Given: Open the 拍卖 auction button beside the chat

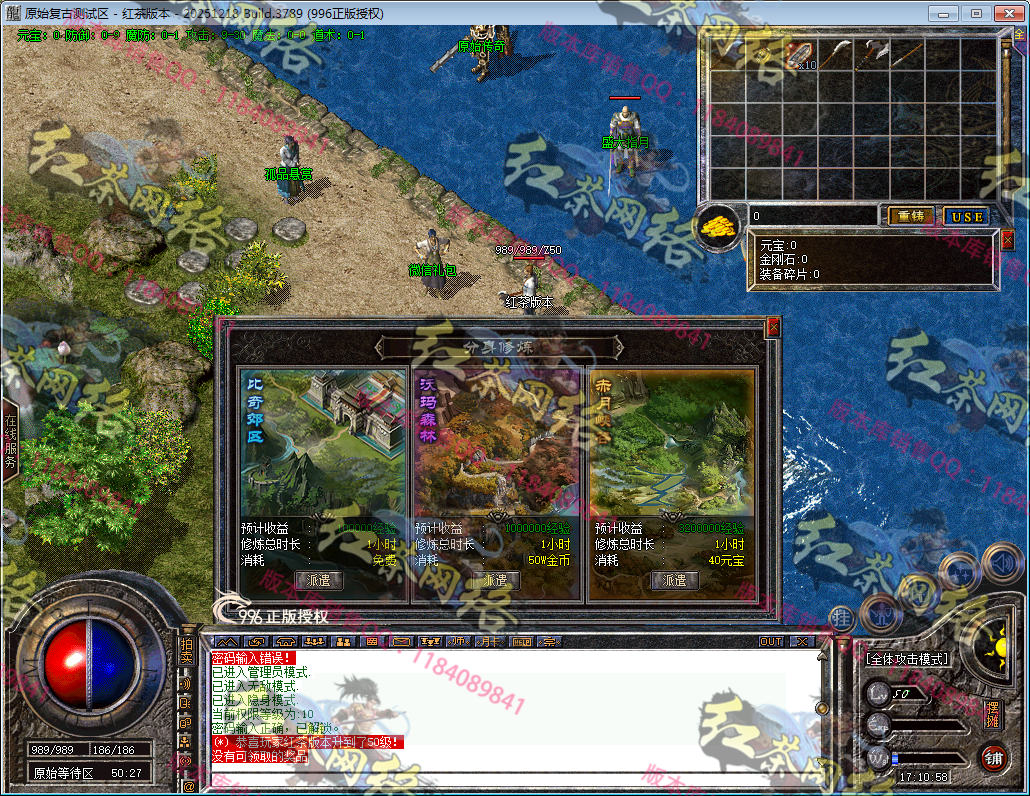Looking at the screenshot, I should (x=186, y=651).
